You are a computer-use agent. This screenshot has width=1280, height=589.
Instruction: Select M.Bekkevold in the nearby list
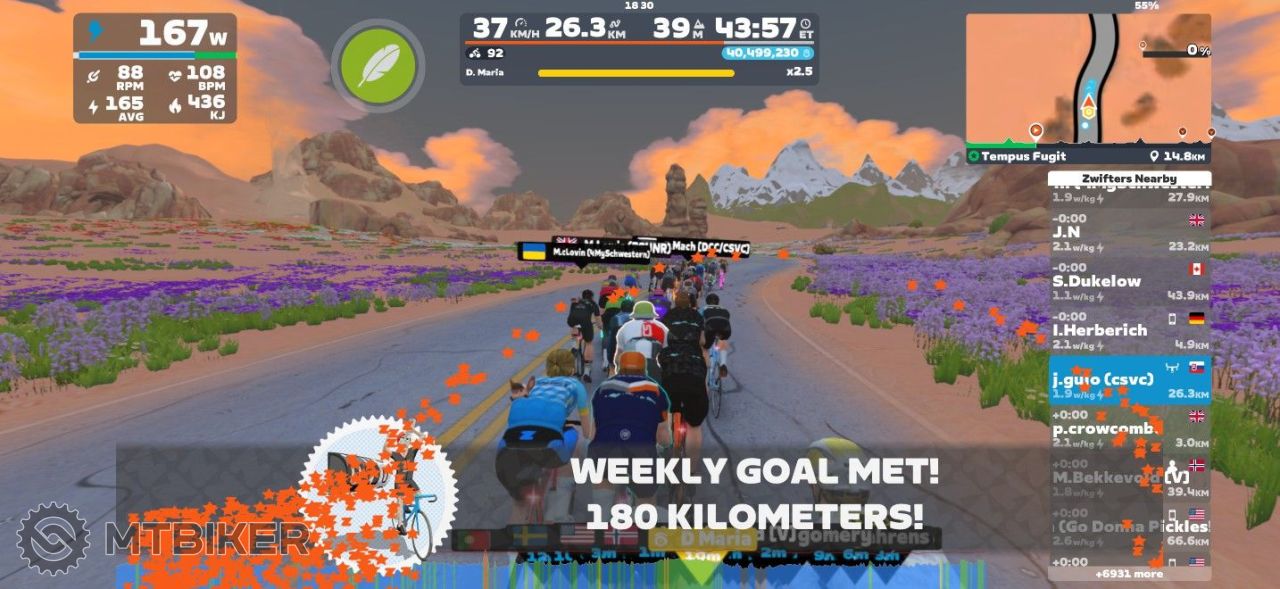coord(1128,479)
